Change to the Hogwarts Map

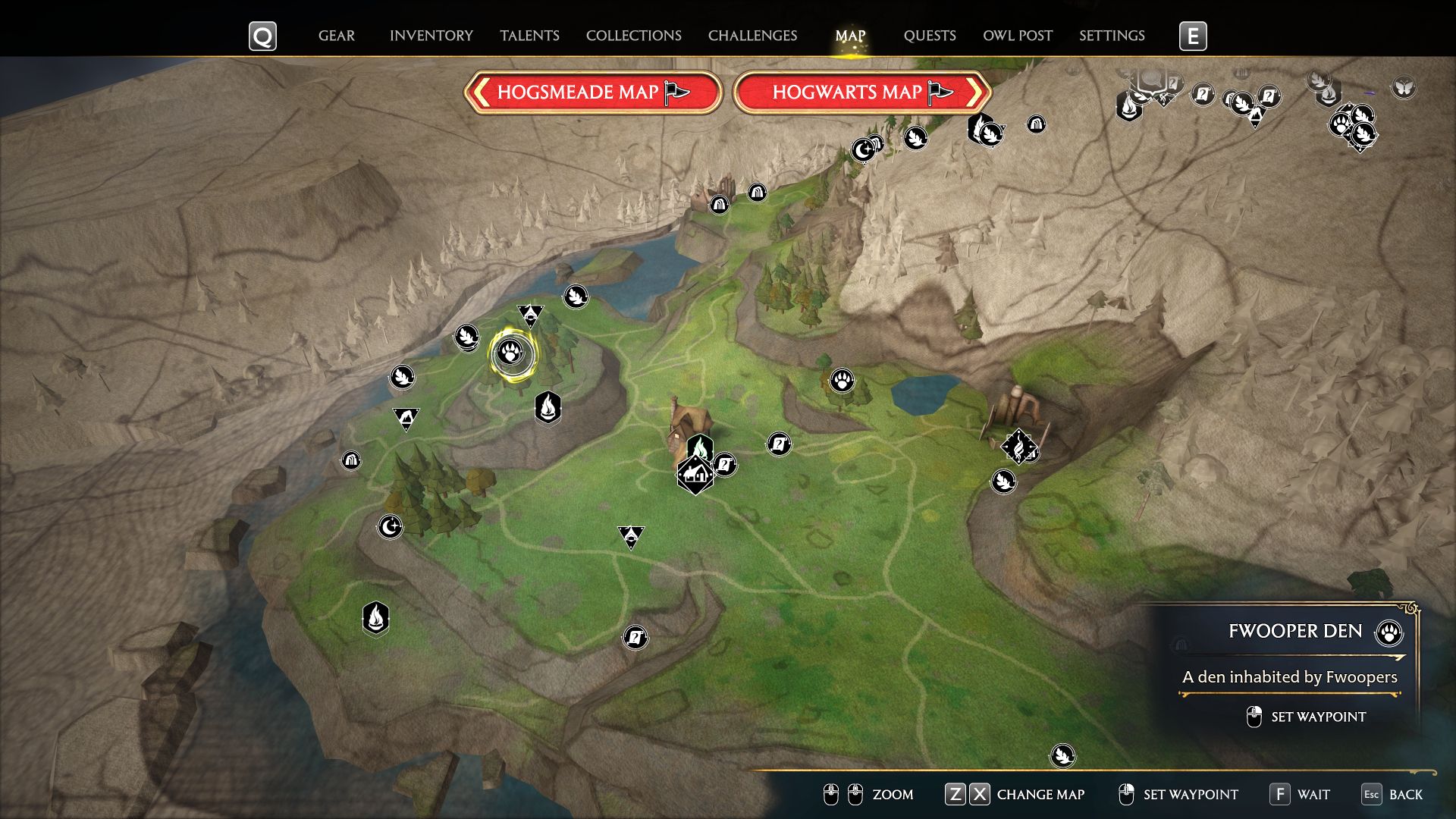coord(862,93)
